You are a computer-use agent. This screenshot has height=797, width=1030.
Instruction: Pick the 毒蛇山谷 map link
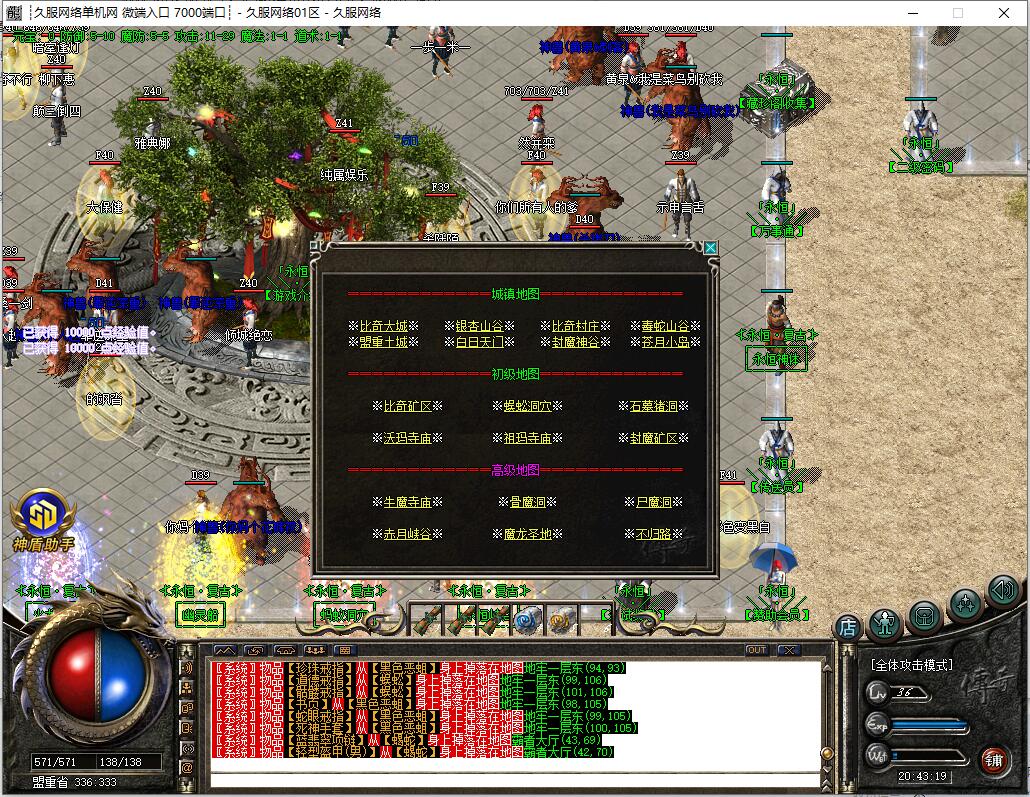665,326
